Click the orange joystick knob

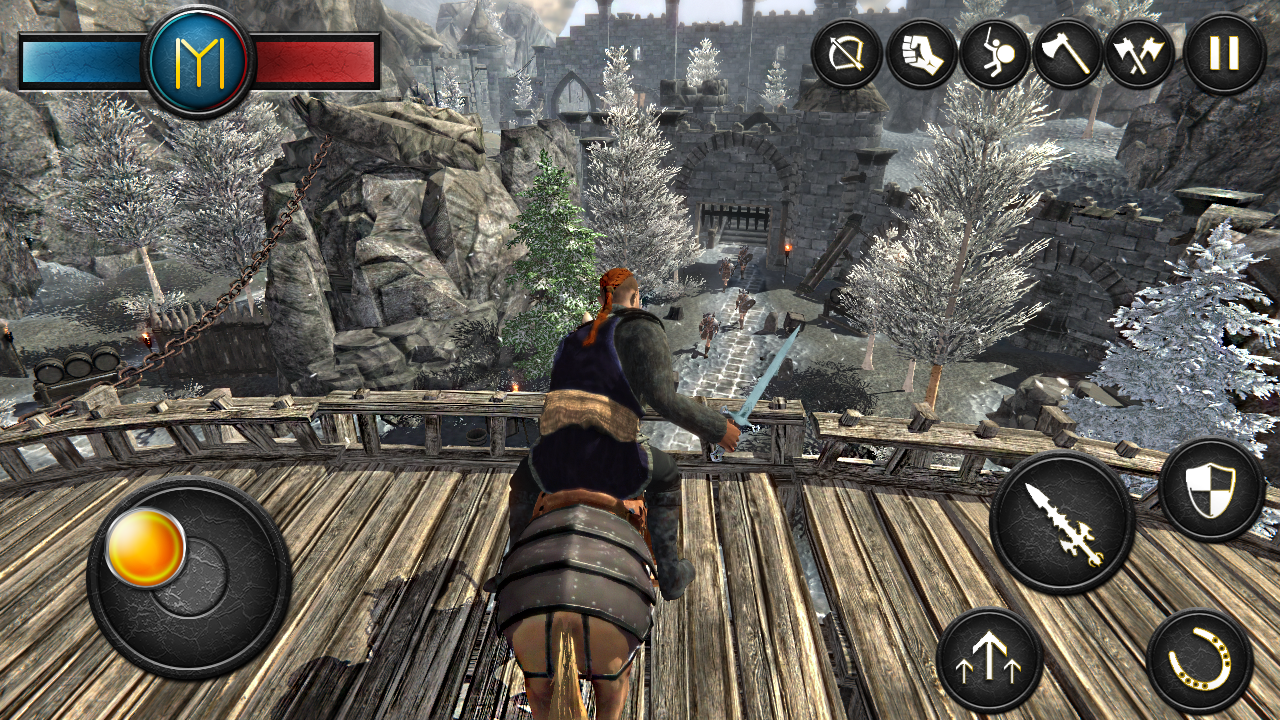click(146, 547)
